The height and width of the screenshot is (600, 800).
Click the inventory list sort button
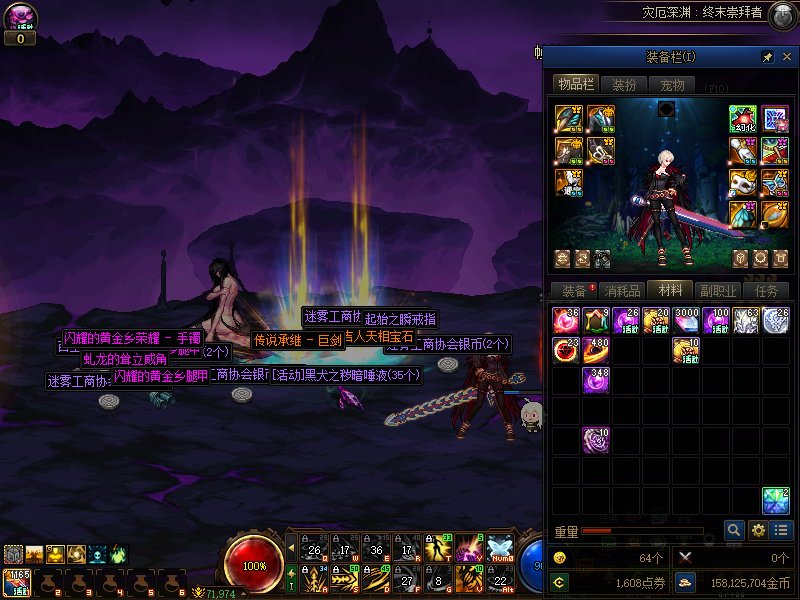pos(782,531)
